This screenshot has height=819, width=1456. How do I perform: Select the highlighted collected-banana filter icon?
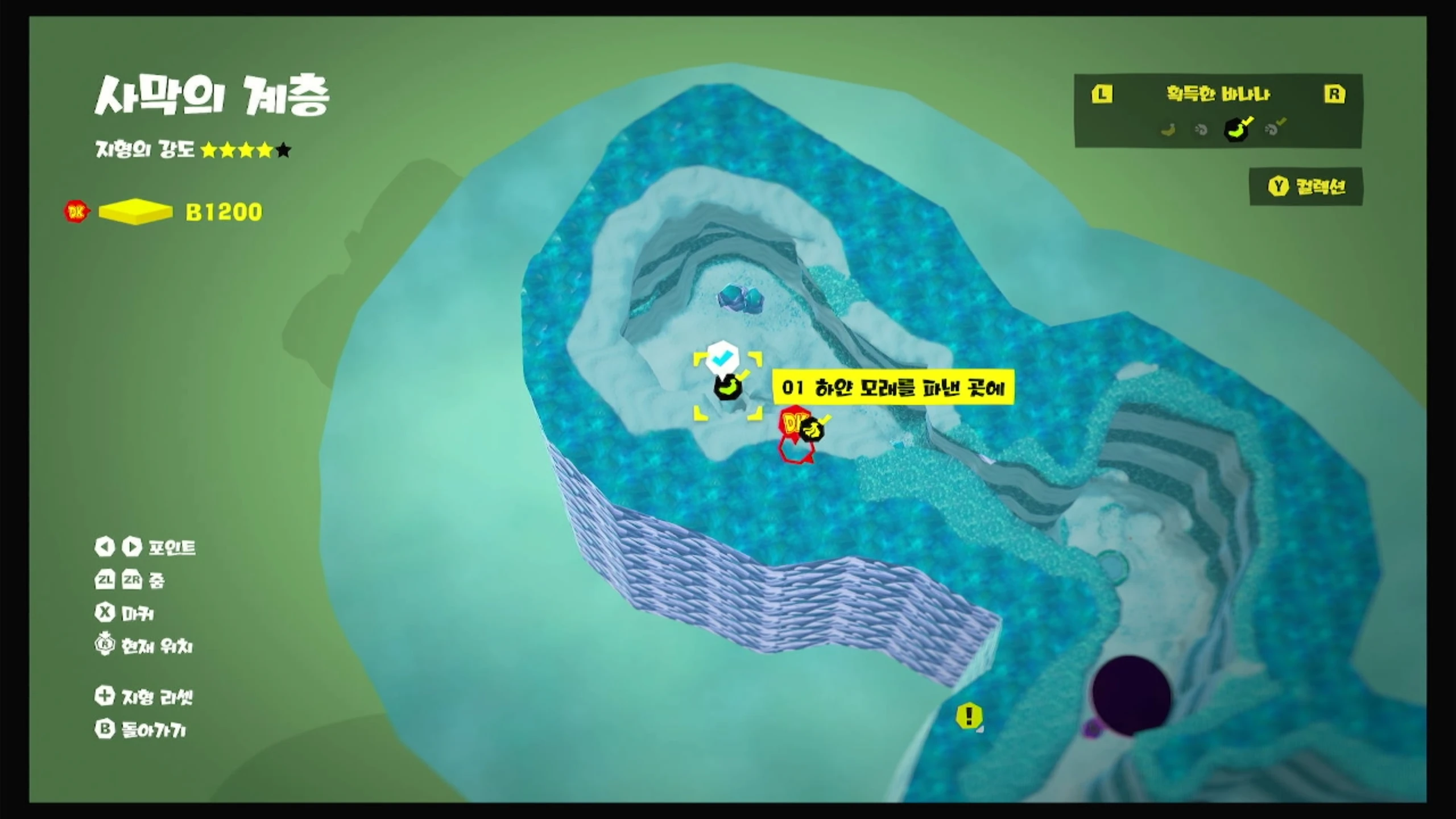click(x=1235, y=130)
